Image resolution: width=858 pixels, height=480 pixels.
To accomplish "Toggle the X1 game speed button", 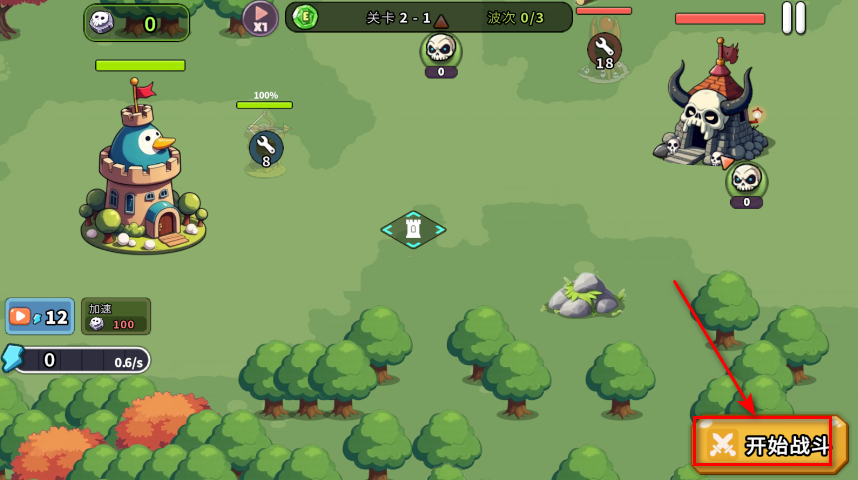I will pyautogui.click(x=260, y=18).
